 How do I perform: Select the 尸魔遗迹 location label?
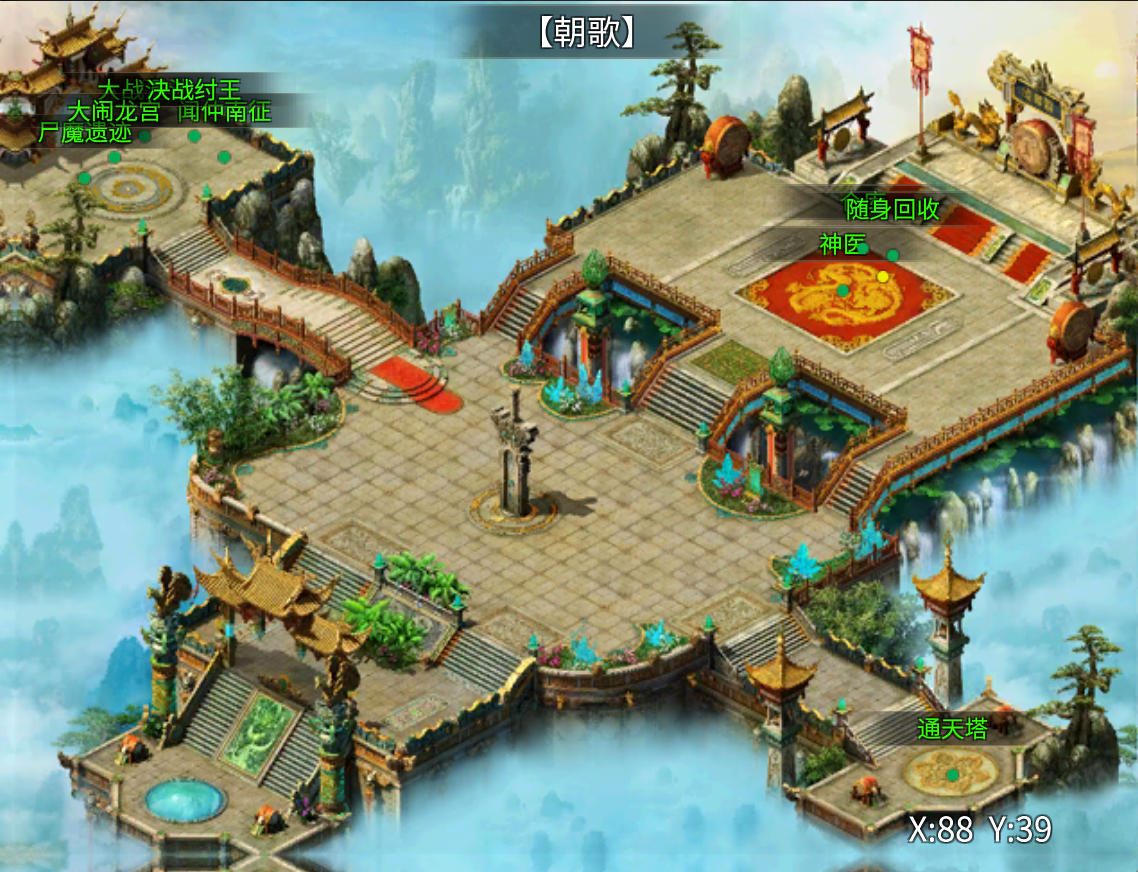coord(85,133)
